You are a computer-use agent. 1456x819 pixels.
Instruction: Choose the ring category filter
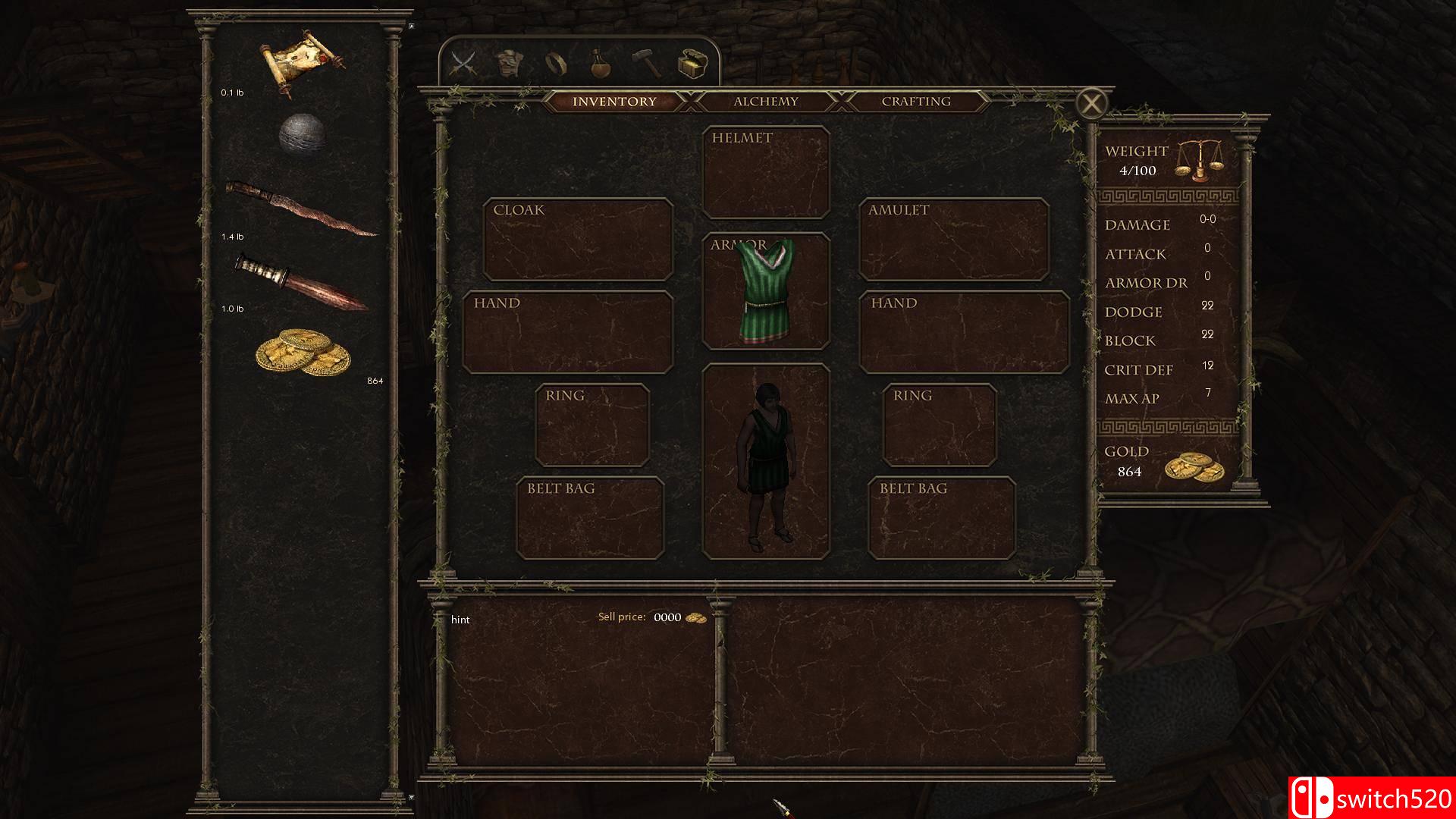click(554, 64)
